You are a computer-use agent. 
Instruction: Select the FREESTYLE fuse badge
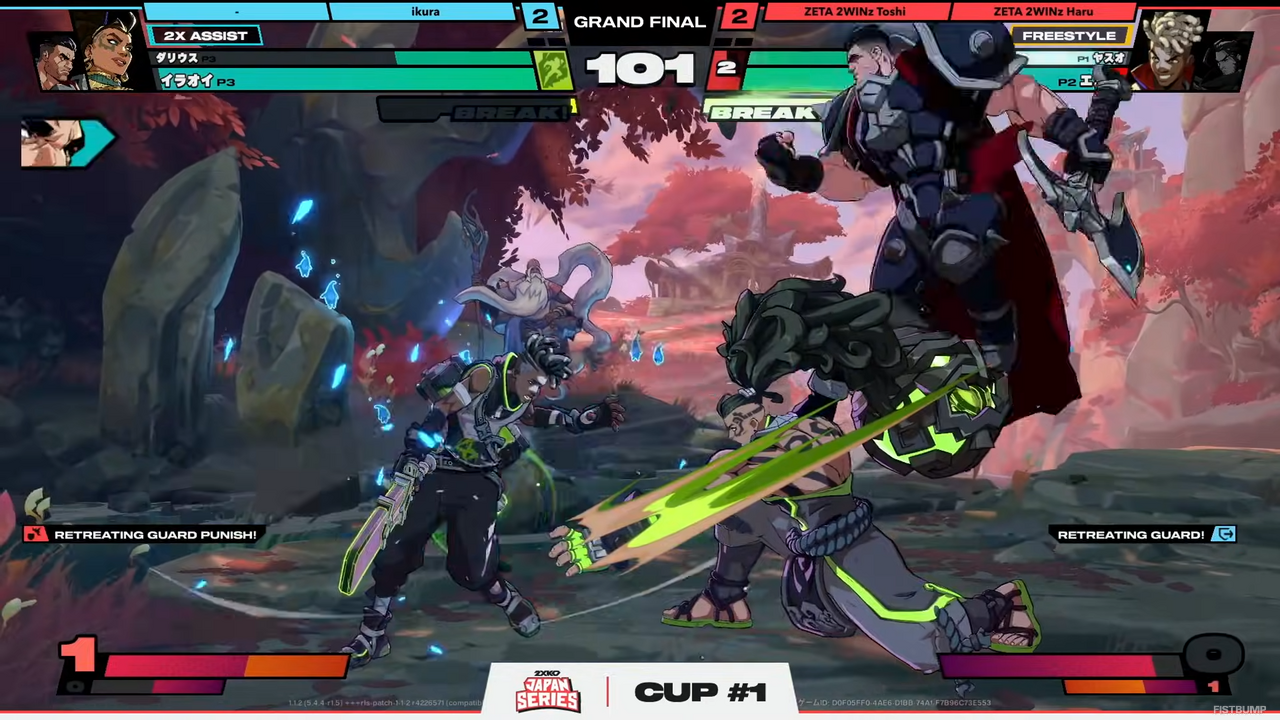(1069, 36)
